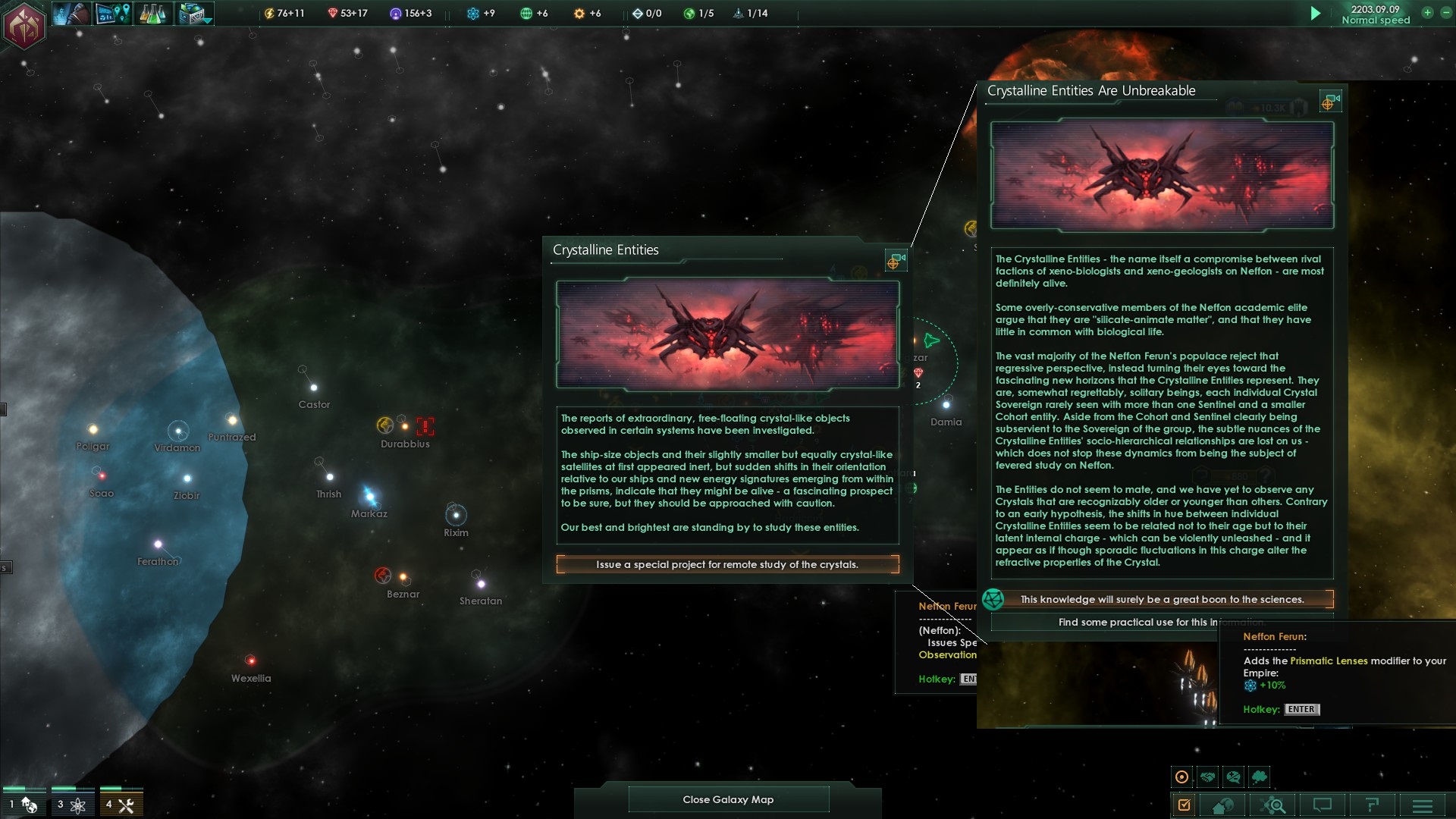This screenshot has width=1456, height=819.
Task: Select fleet group 3 science ship tab
Action: (73, 805)
